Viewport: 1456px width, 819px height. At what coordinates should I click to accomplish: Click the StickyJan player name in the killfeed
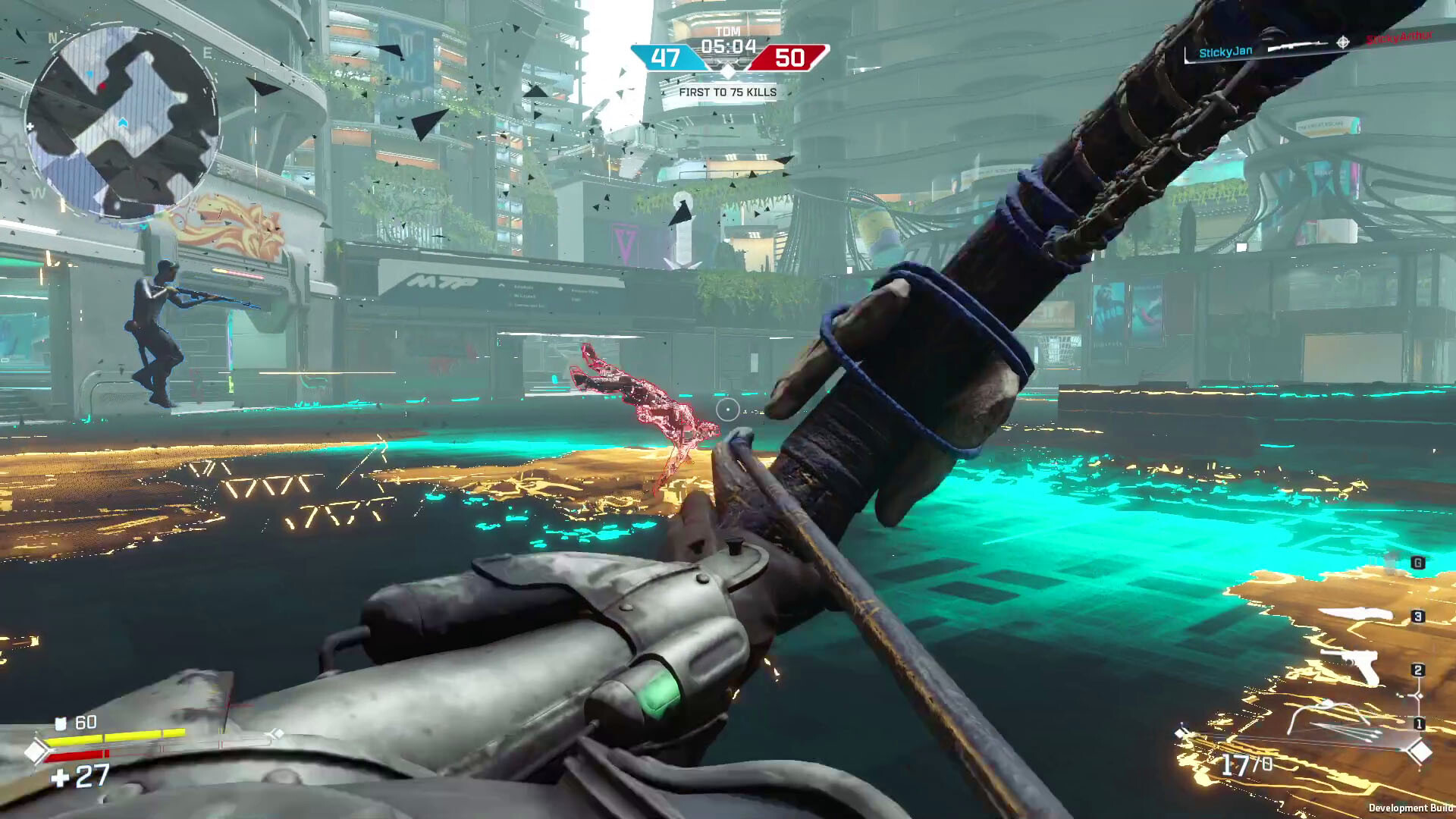(x=1225, y=52)
